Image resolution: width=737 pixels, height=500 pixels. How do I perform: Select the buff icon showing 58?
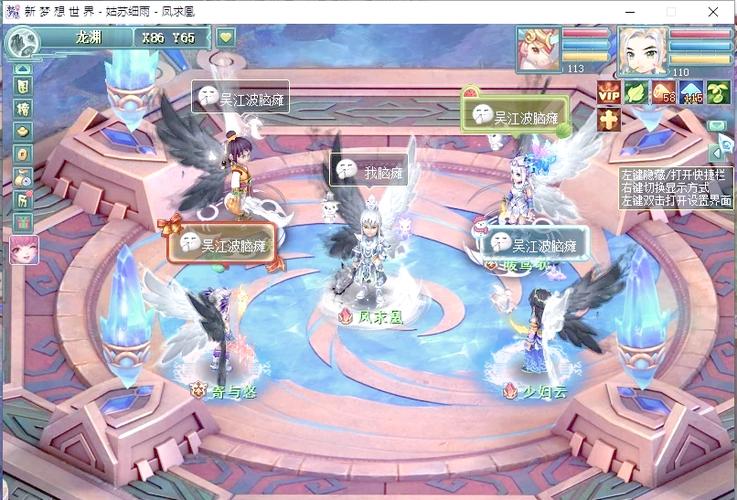662,93
